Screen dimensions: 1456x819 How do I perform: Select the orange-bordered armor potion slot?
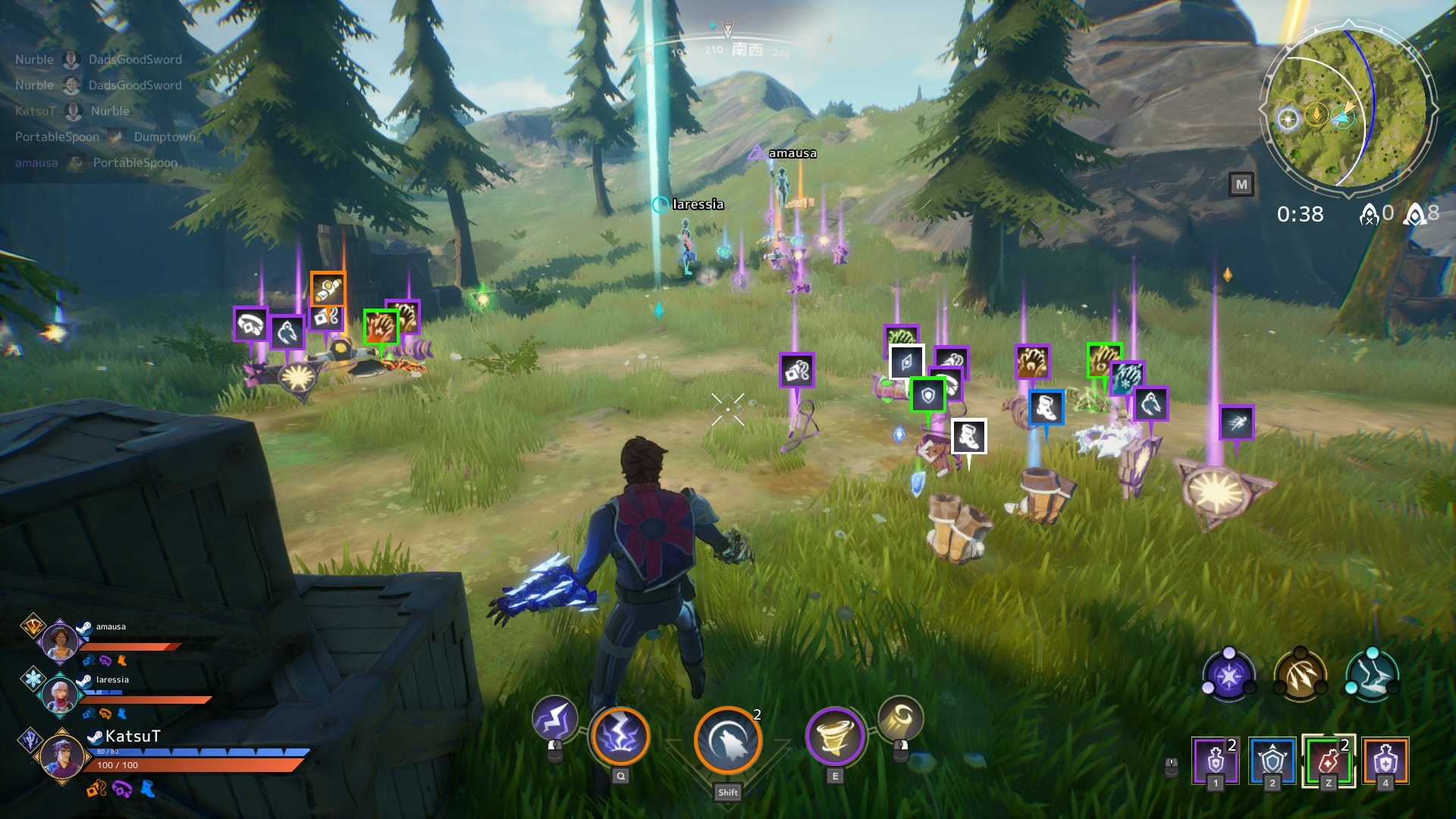coord(1385,761)
